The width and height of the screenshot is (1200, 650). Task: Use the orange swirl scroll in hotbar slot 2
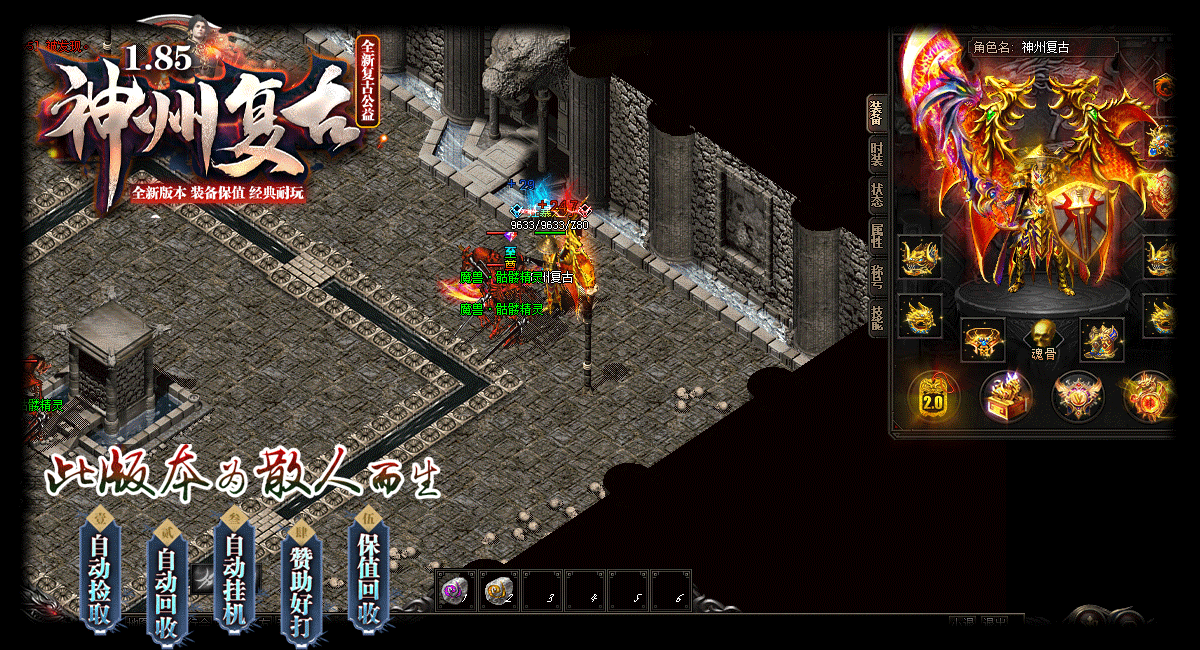(x=498, y=591)
